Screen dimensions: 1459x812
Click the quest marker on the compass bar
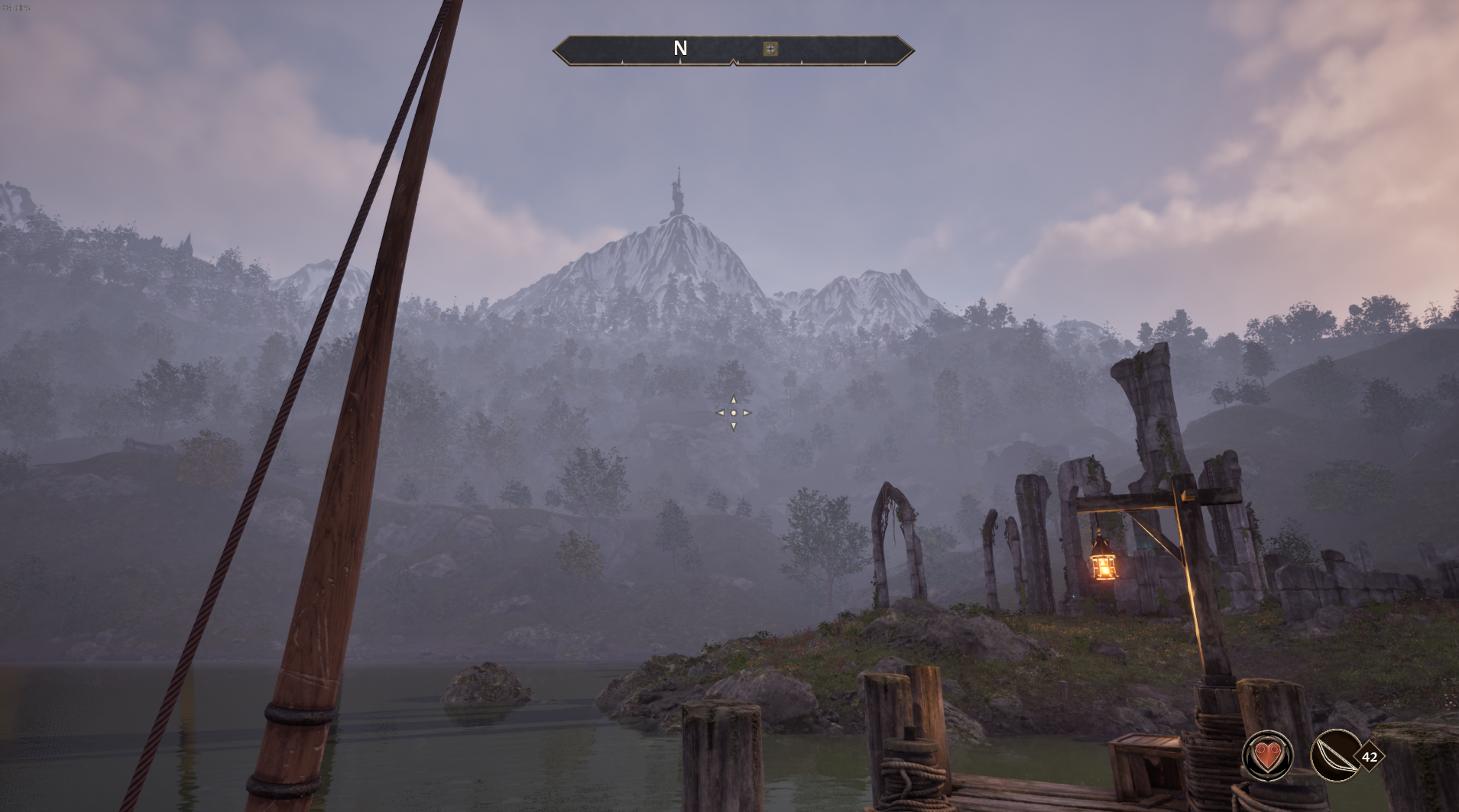(x=770, y=49)
